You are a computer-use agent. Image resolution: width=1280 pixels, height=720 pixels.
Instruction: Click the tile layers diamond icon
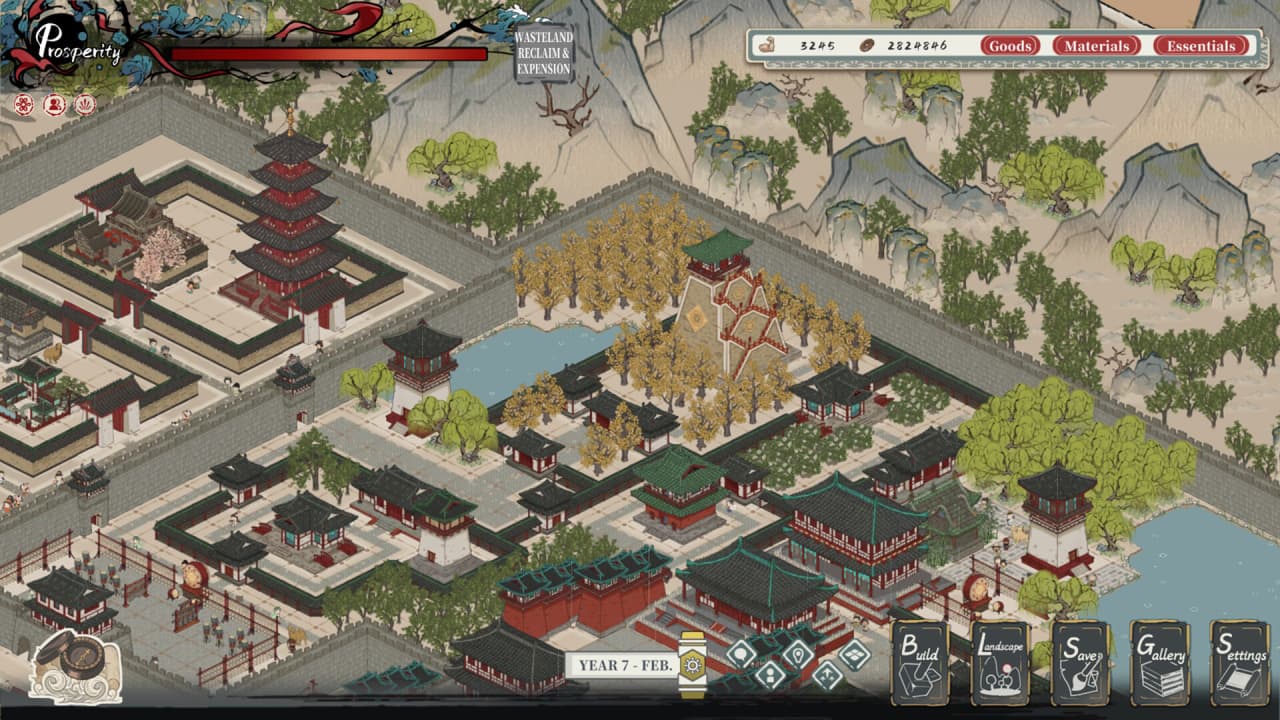click(x=854, y=654)
